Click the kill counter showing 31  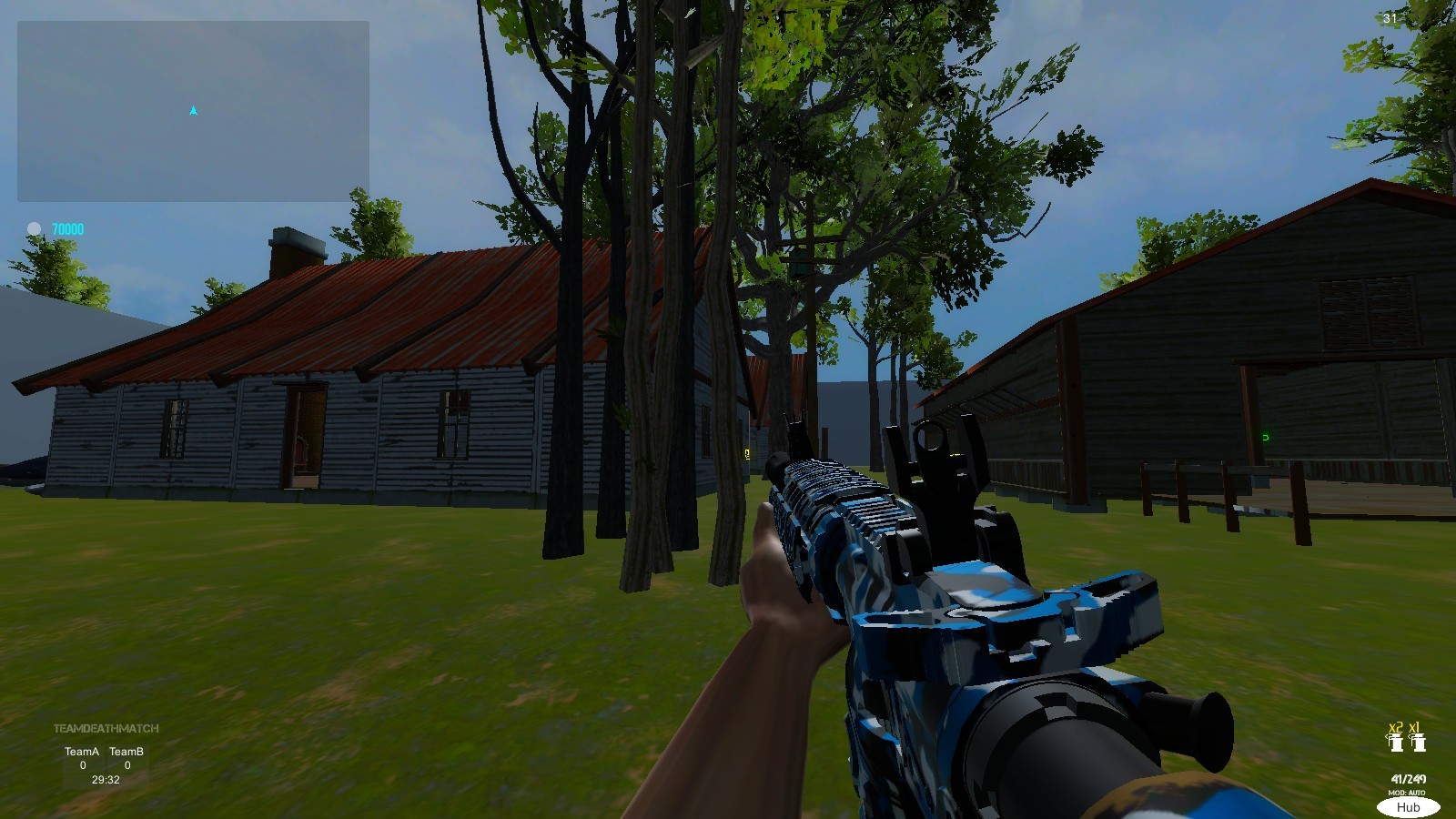click(x=1390, y=18)
